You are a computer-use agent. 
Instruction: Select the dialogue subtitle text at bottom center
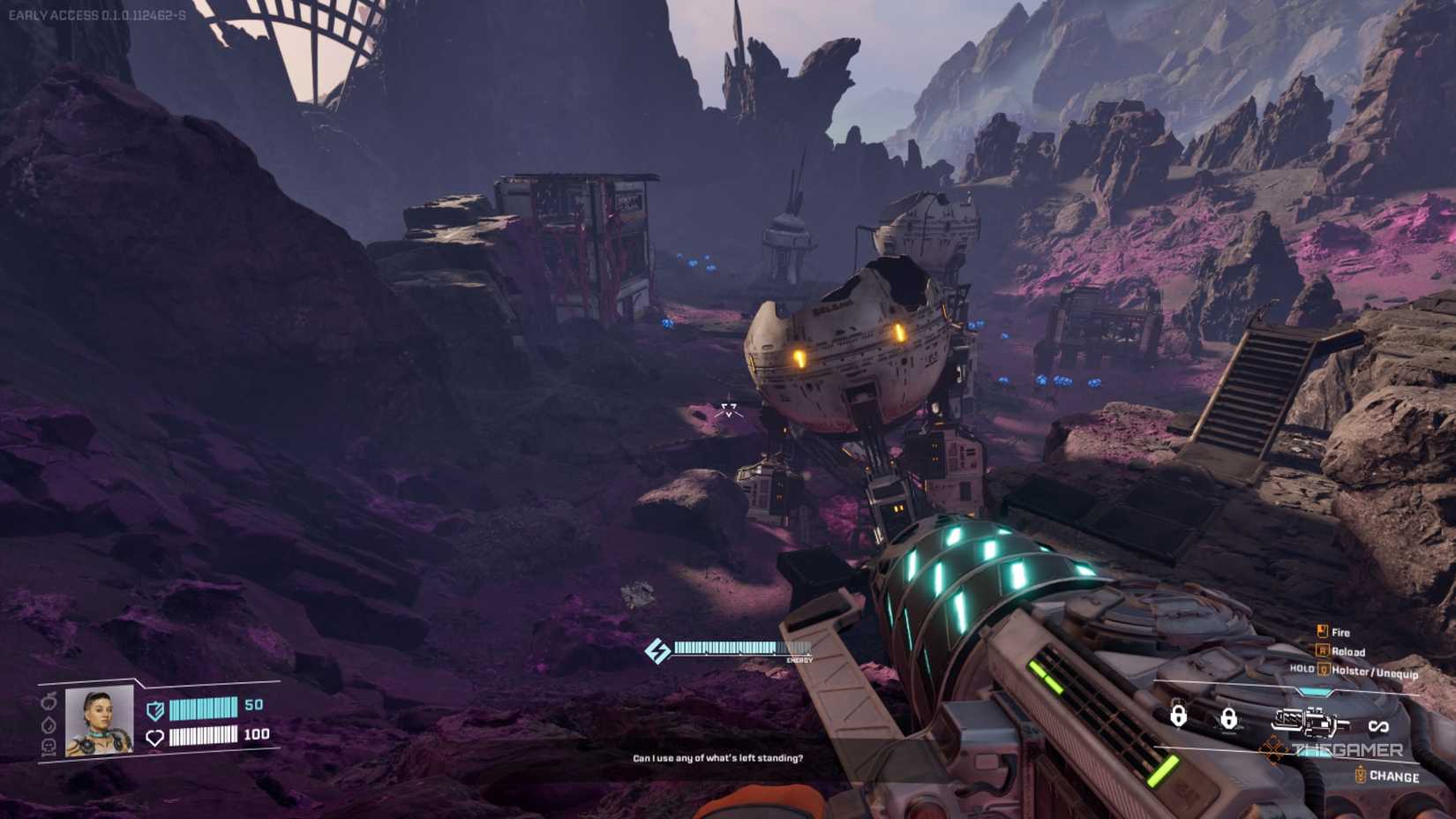point(718,756)
